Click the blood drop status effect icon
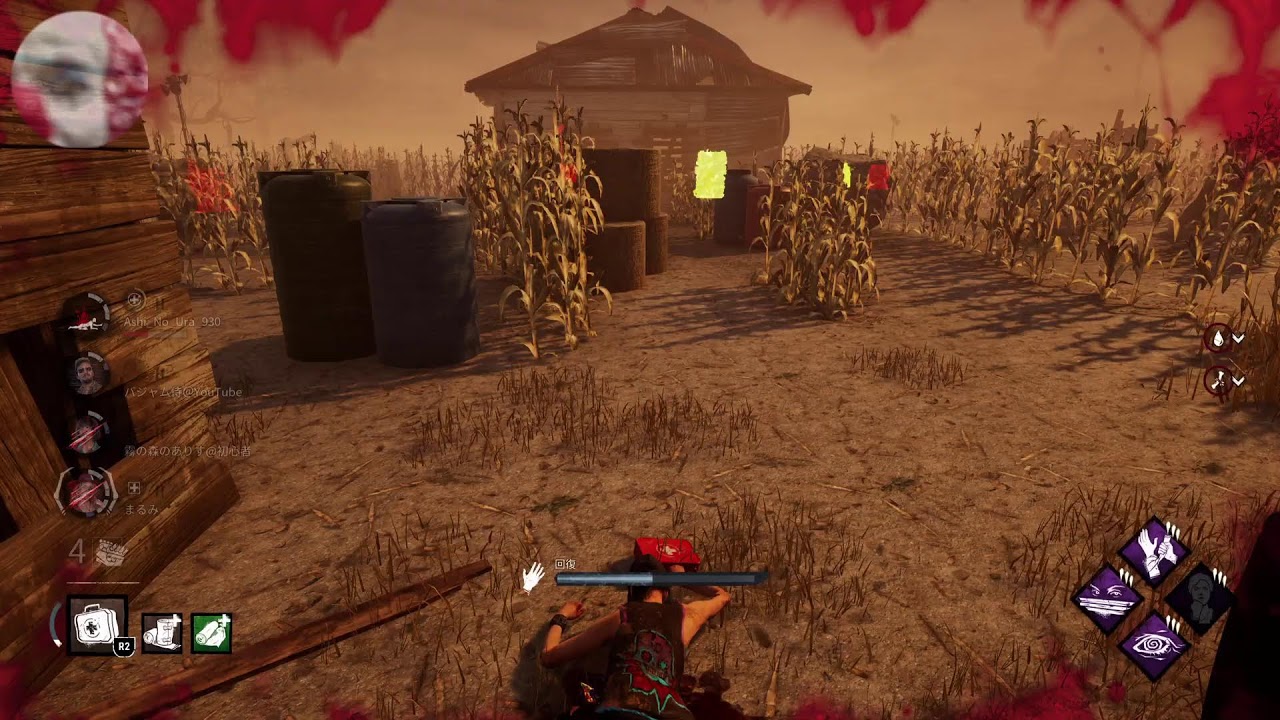Viewport: 1280px width, 720px height. tap(1218, 339)
